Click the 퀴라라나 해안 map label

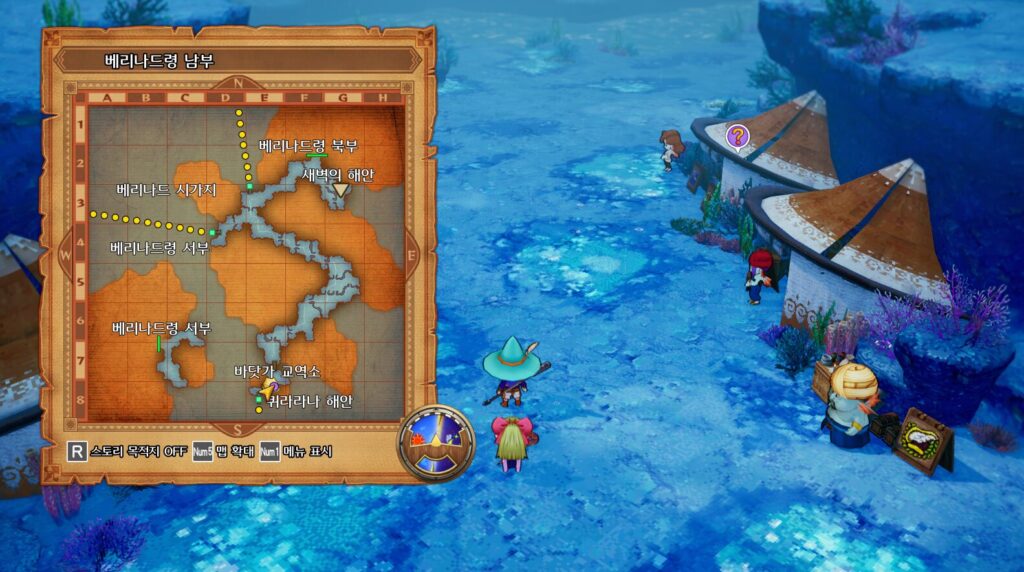(x=310, y=401)
